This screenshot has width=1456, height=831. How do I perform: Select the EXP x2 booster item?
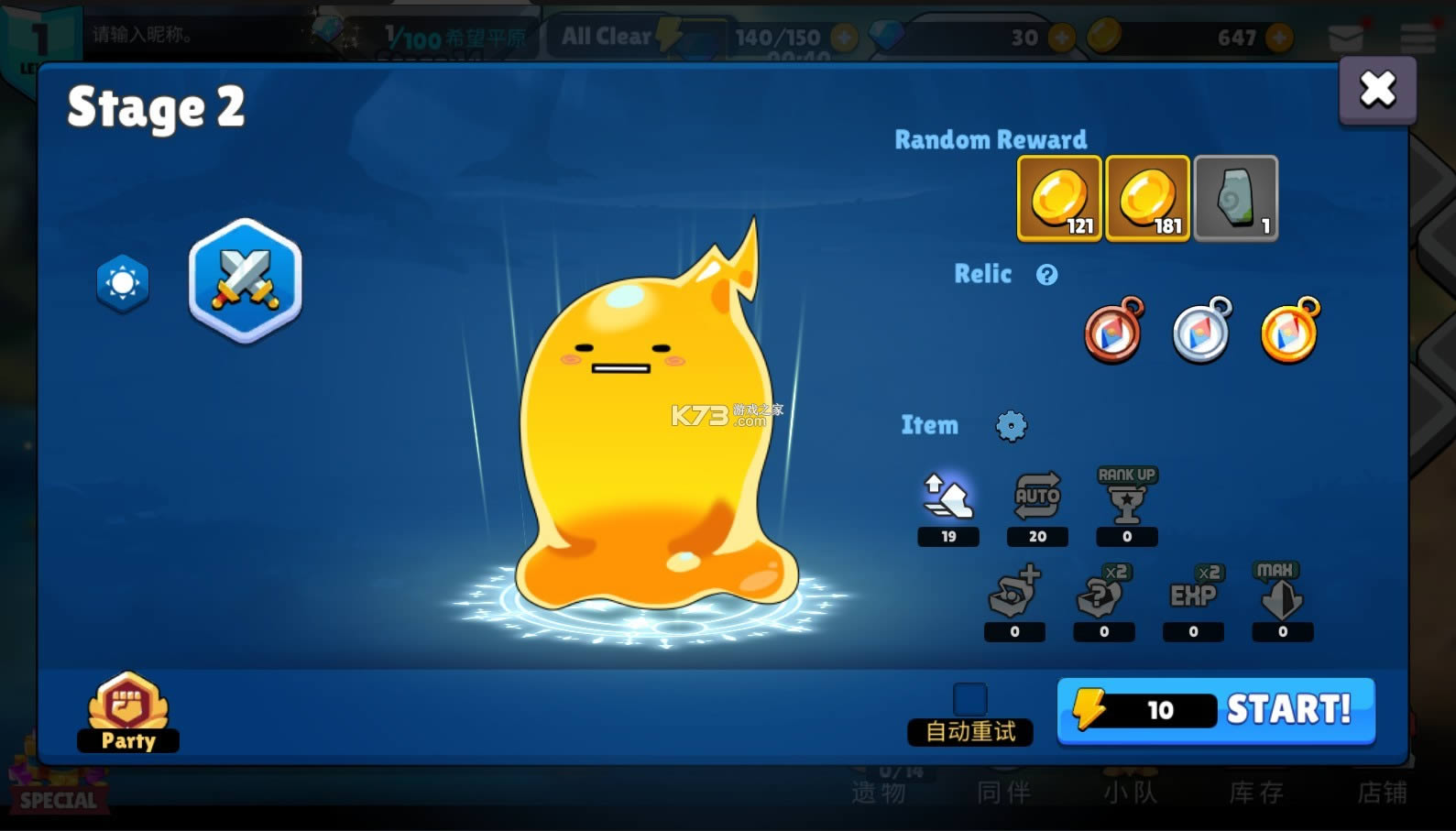point(1192,596)
